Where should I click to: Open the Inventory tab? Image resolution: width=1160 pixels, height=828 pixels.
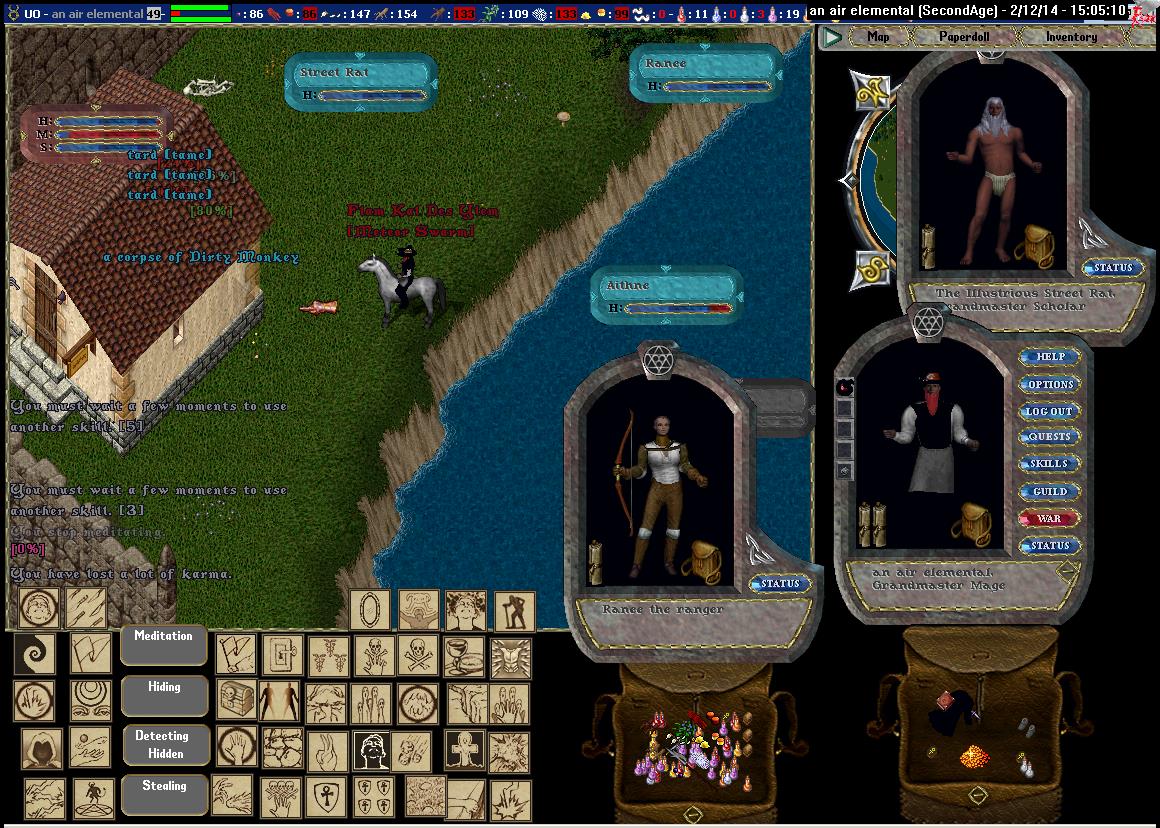point(1071,37)
